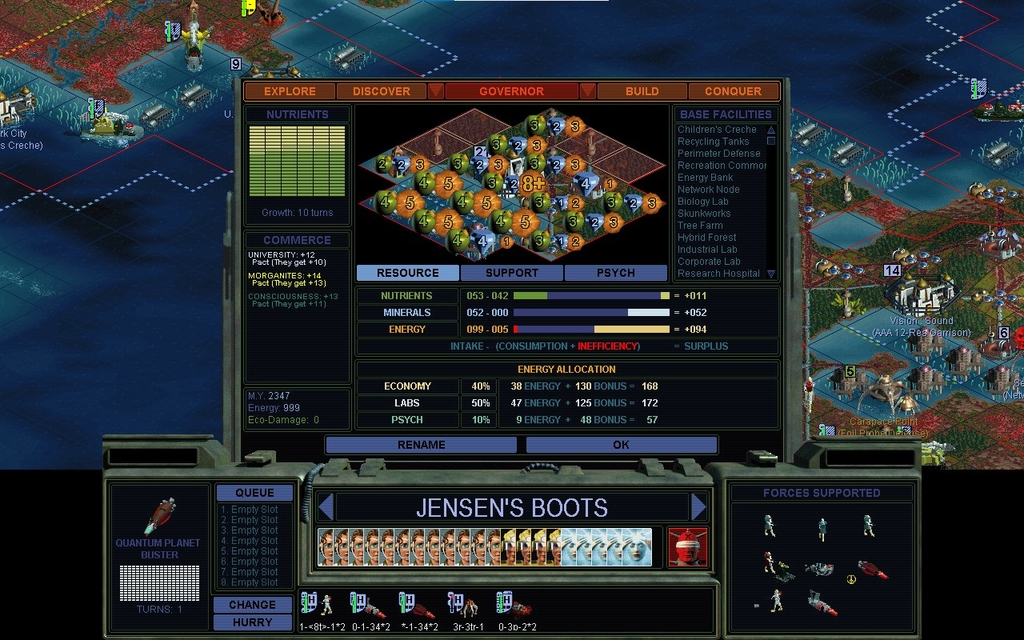Rename the base
Viewport: 1024px width, 640px height.
click(x=421, y=445)
